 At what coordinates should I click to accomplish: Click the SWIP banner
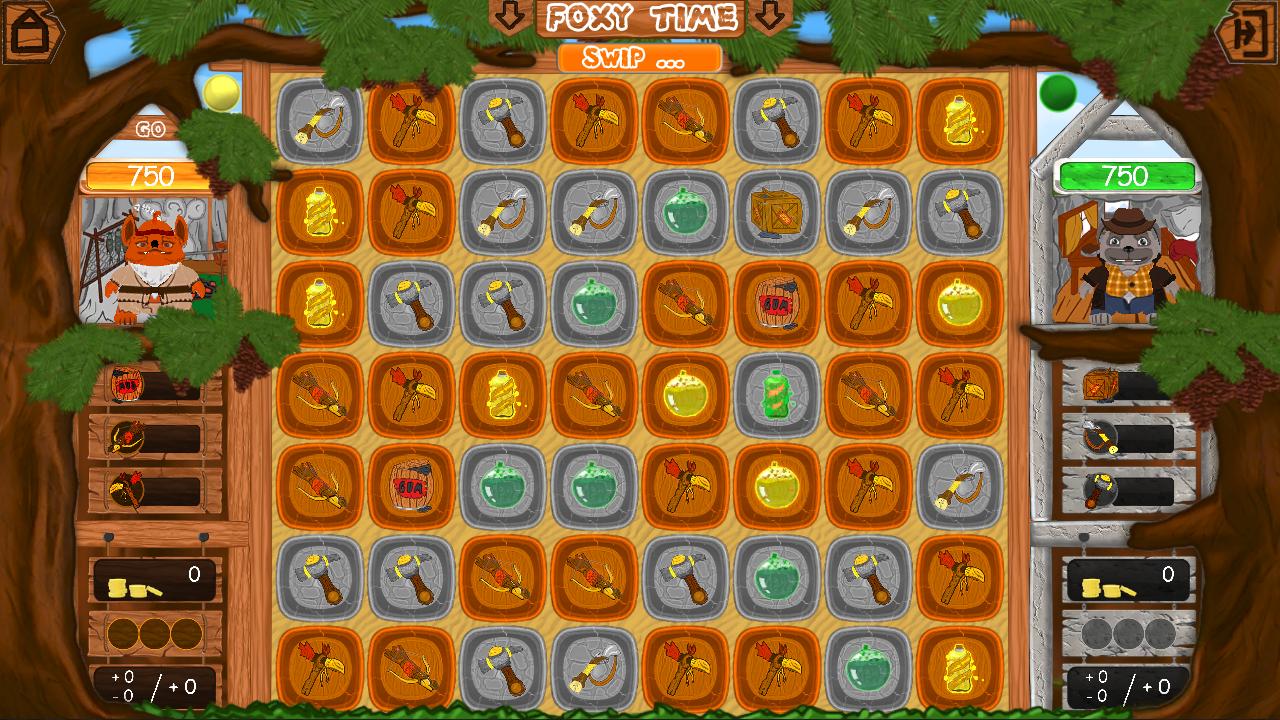coord(638,58)
